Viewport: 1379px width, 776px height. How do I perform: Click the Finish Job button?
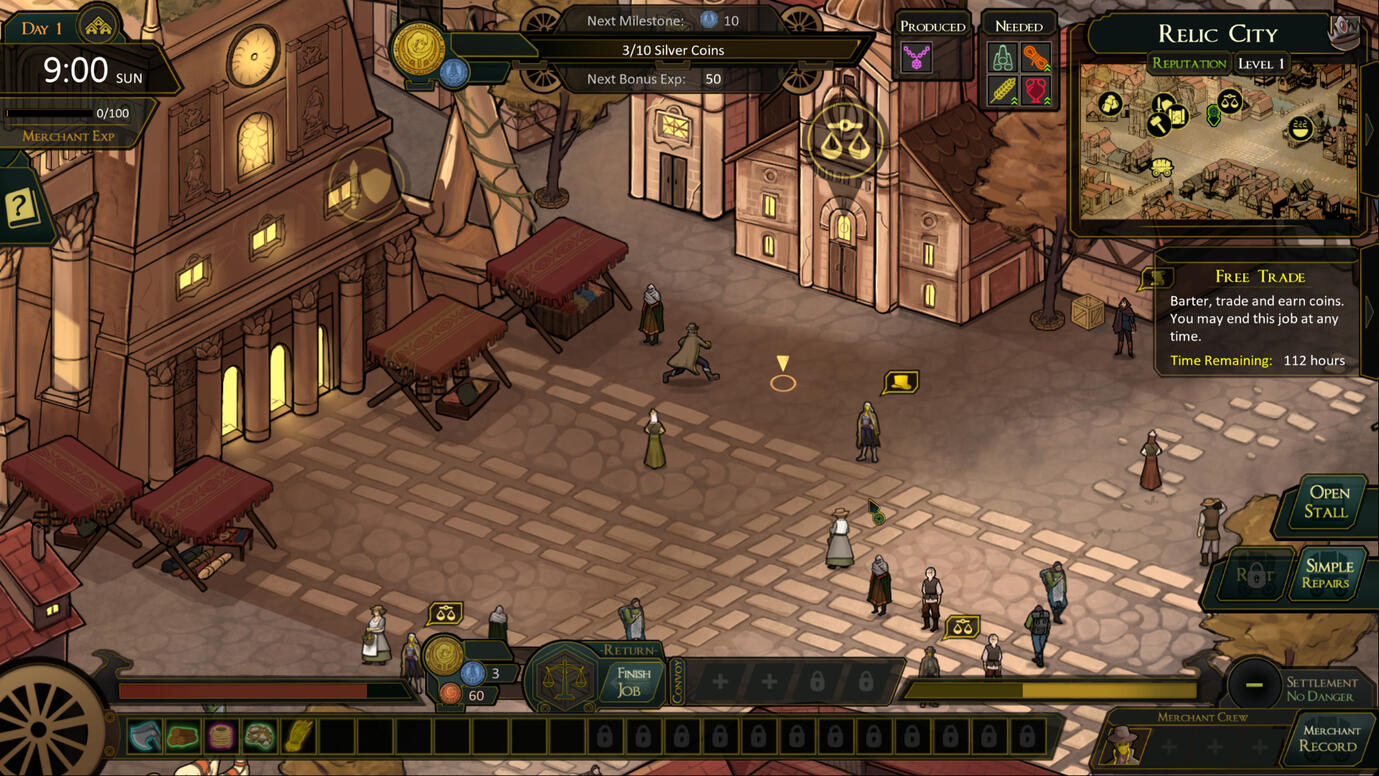tap(633, 681)
